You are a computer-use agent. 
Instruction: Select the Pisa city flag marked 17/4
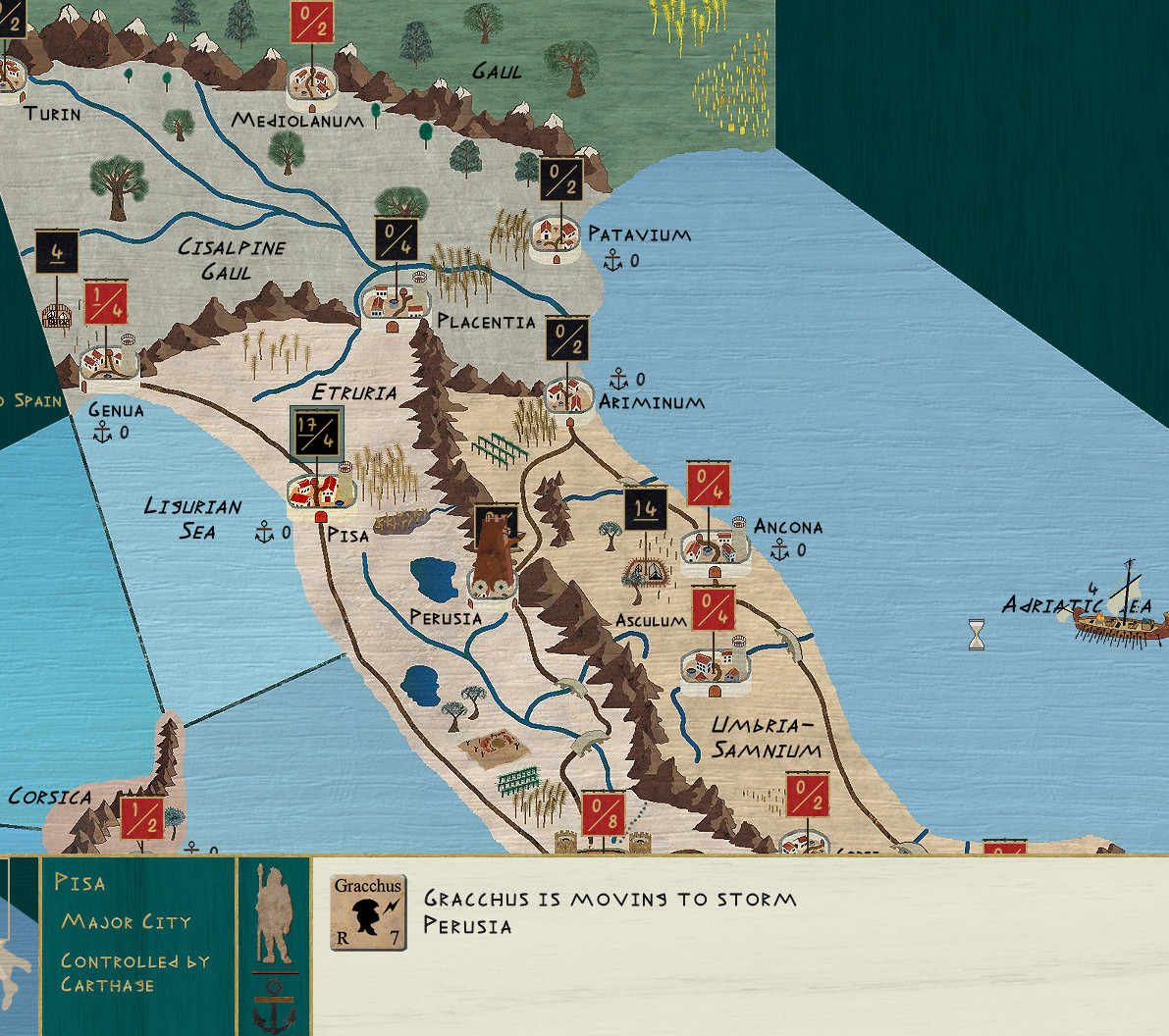tap(317, 433)
